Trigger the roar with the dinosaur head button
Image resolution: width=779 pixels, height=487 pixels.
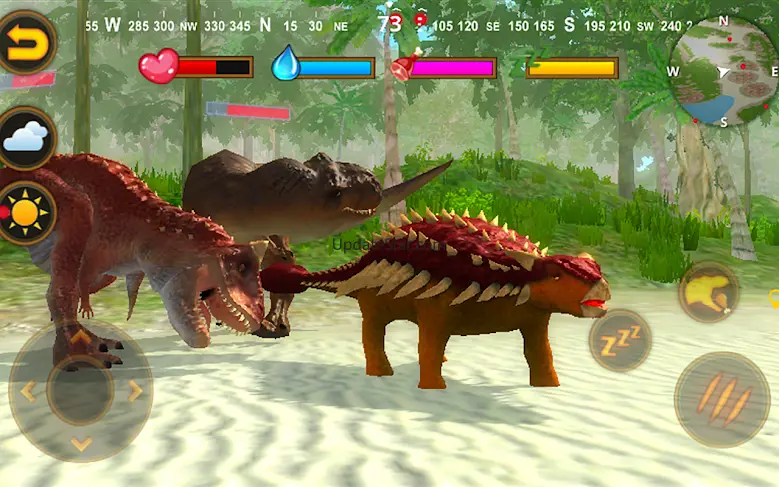pyautogui.click(x=708, y=292)
